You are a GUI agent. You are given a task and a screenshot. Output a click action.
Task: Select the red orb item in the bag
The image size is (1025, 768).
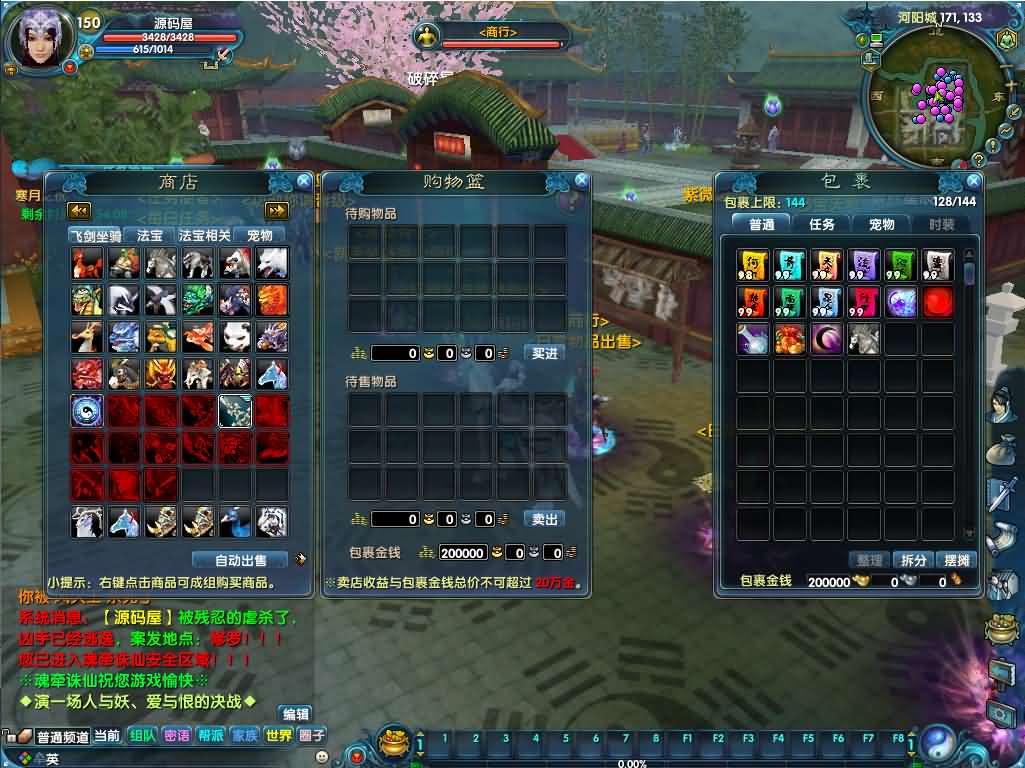pyautogui.click(x=938, y=302)
